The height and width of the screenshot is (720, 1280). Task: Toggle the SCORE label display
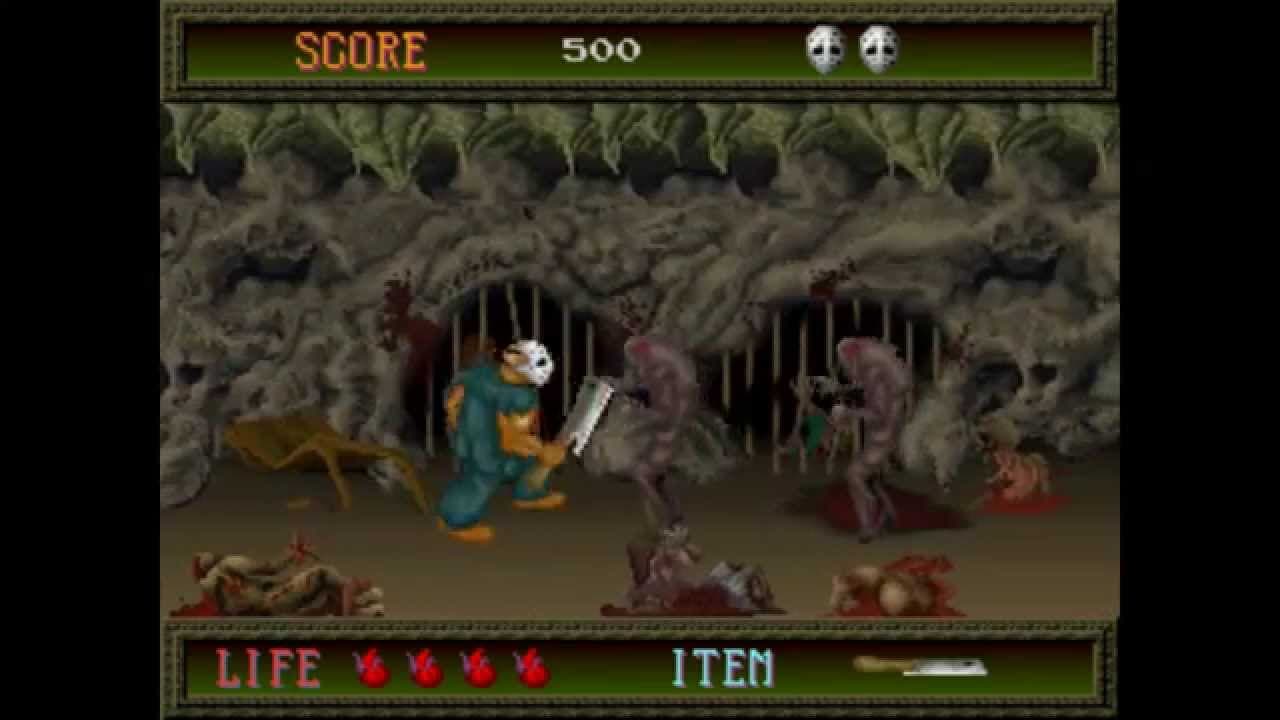point(363,49)
